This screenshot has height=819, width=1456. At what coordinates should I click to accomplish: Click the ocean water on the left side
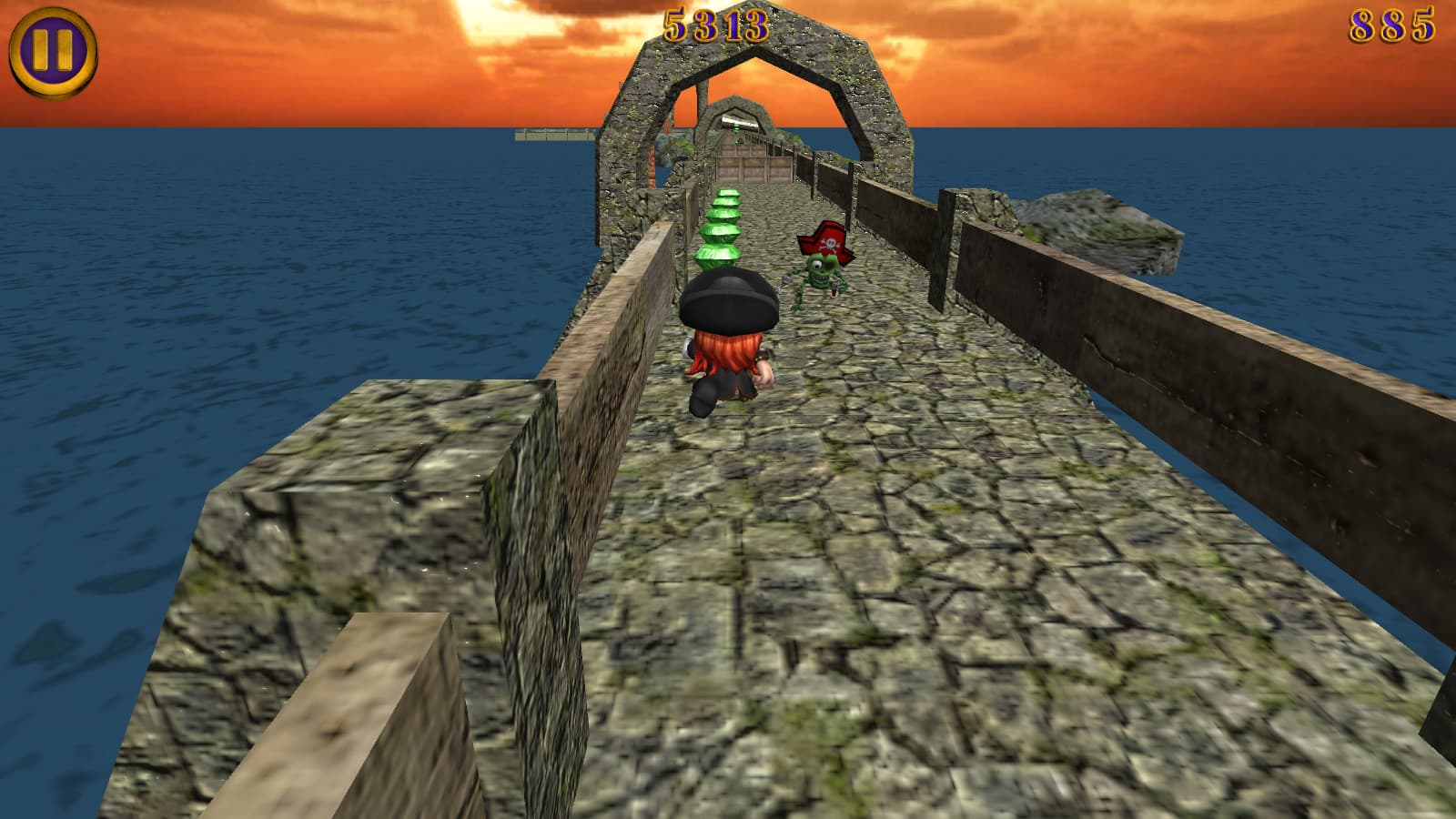click(182, 273)
